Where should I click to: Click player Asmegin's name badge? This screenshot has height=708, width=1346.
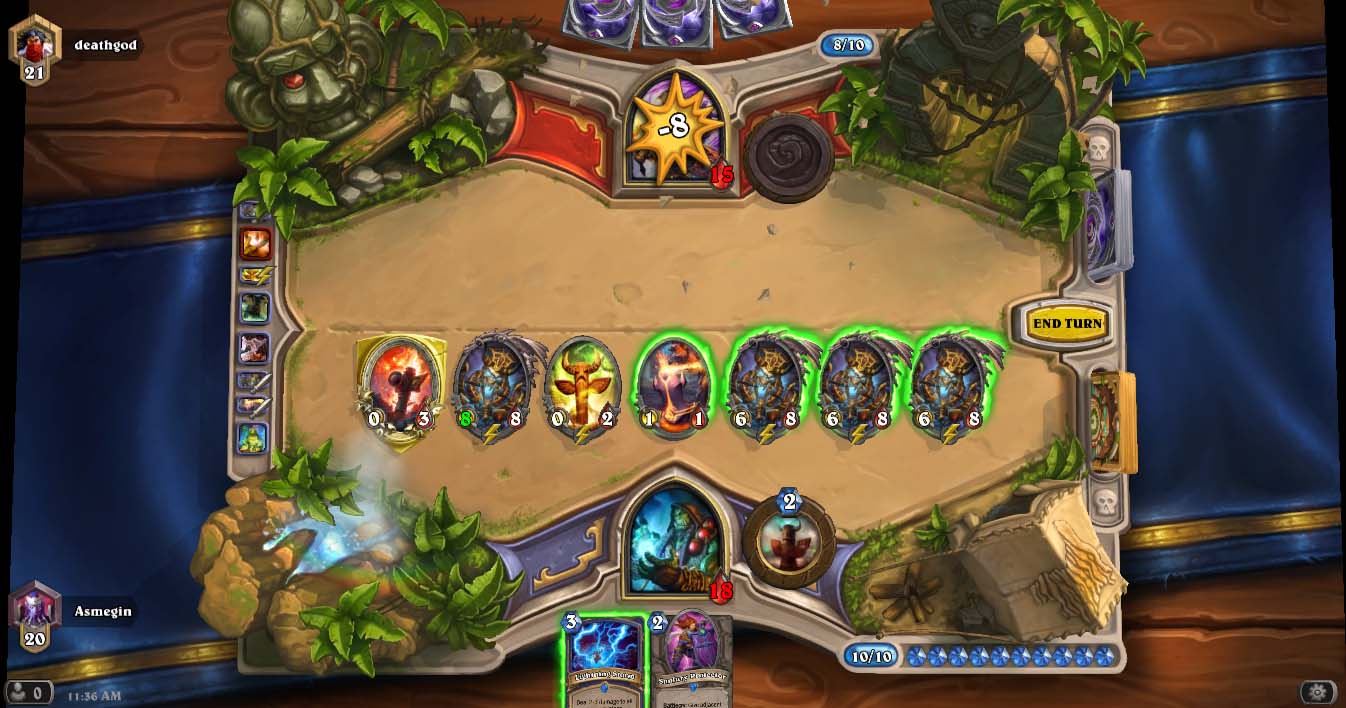tap(102, 611)
